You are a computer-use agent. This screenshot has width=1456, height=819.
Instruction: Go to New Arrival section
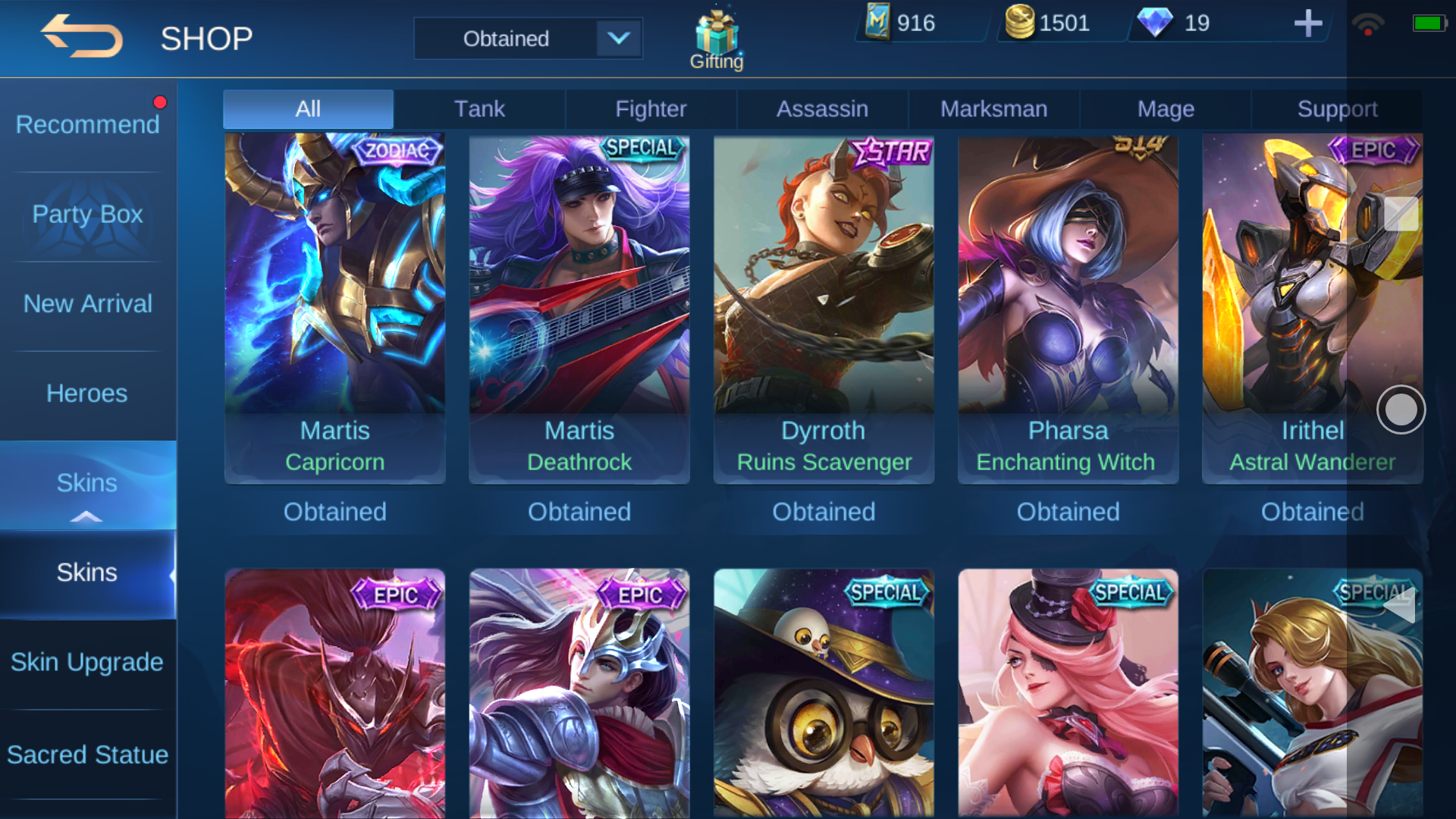(x=88, y=303)
